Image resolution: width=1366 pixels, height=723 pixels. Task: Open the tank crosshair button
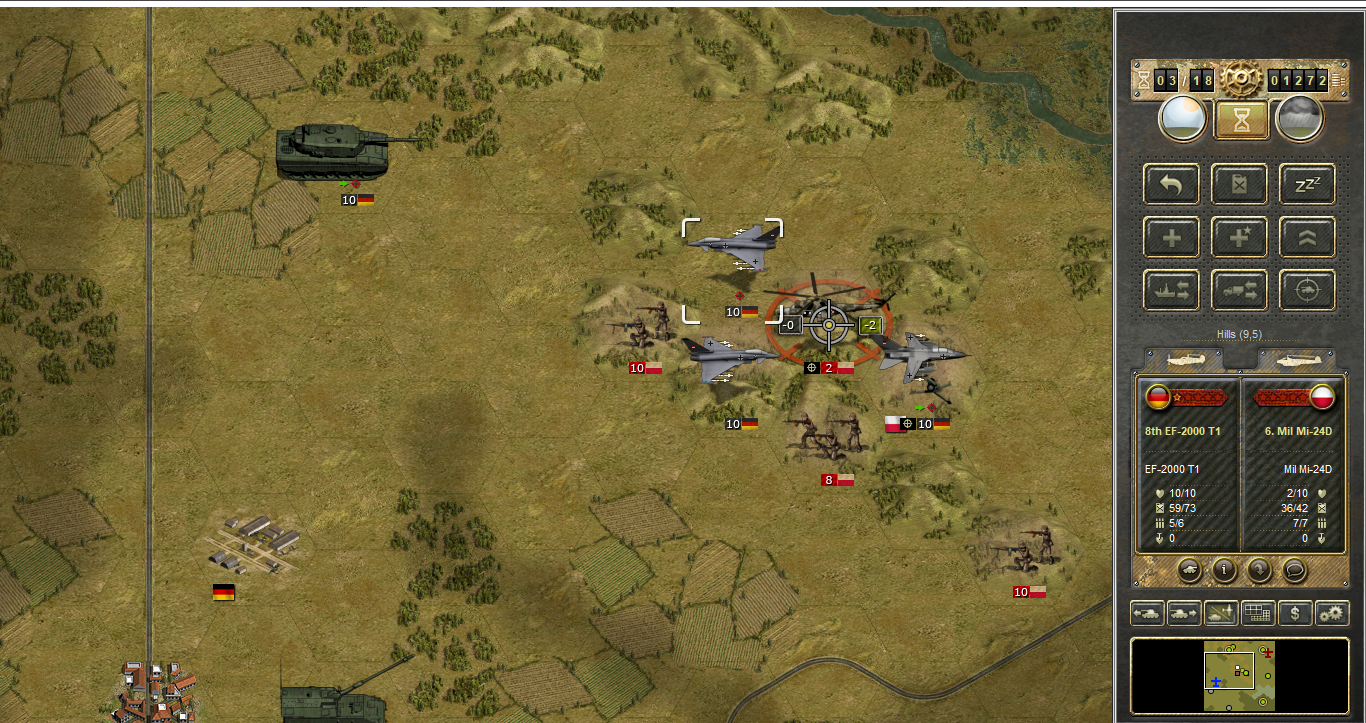(x=1307, y=290)
